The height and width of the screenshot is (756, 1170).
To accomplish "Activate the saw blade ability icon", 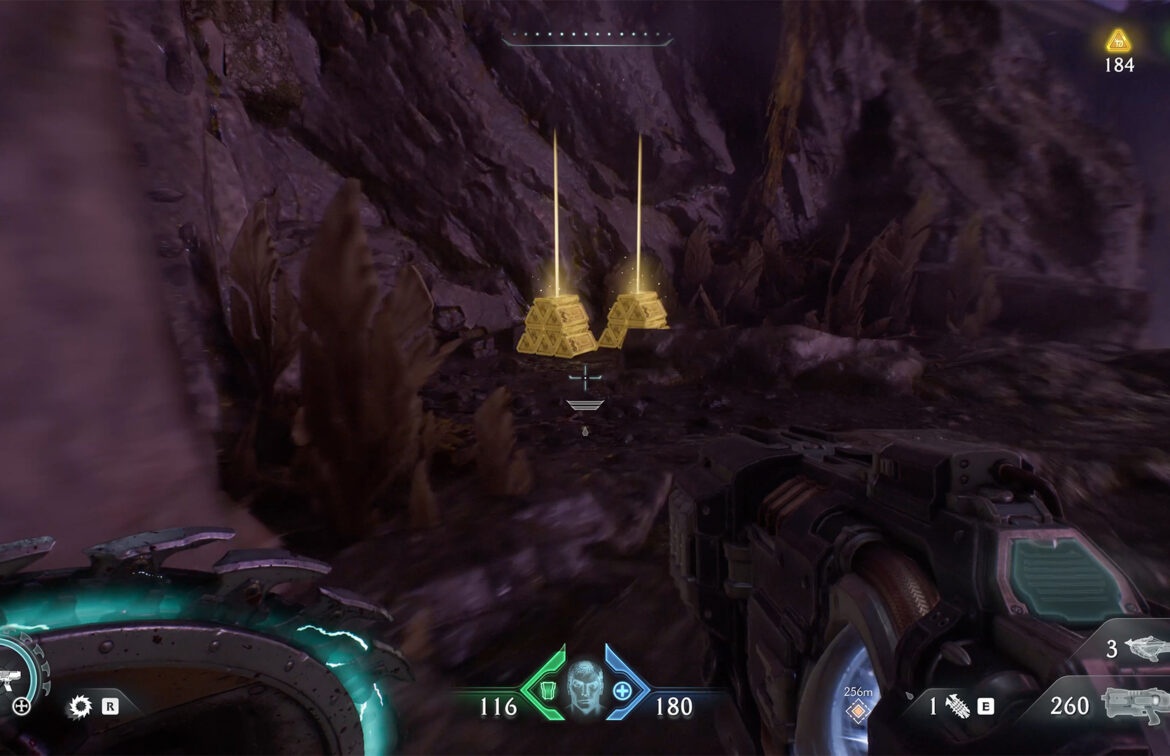I will [x=79, y=708].
